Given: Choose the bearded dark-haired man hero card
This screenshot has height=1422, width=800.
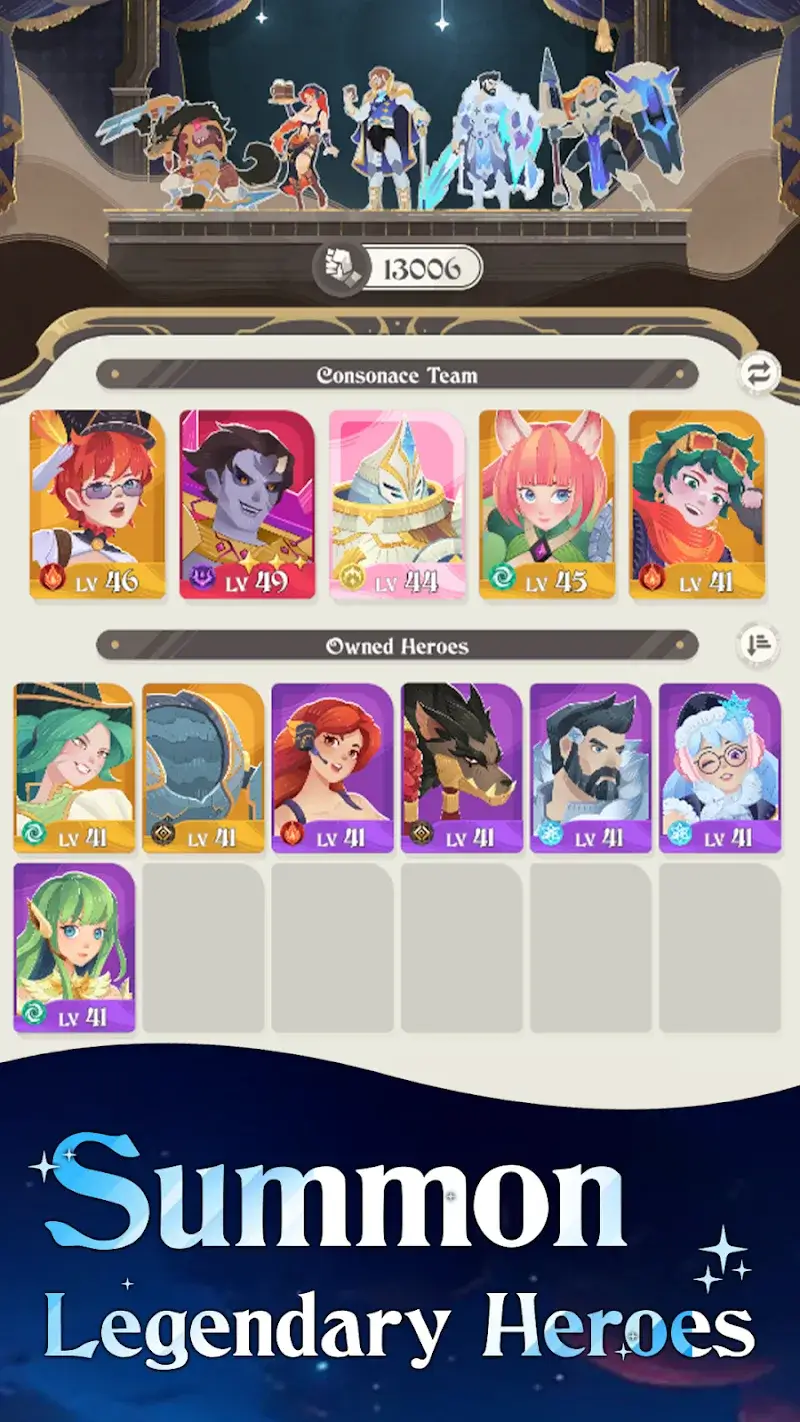Looking at the screenshot, I should click(x=591, y=768).
